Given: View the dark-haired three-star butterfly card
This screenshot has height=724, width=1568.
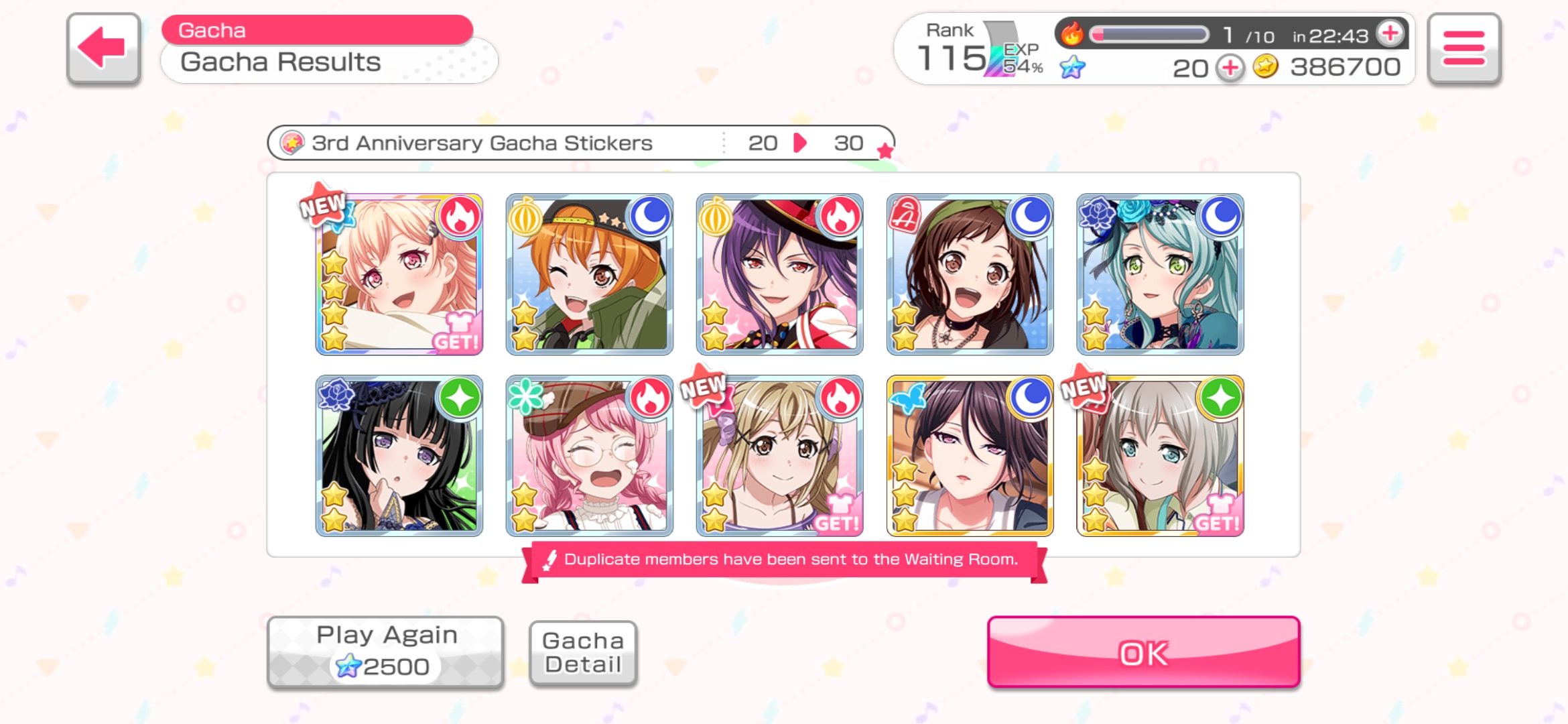Looking at the screenshot, I should (x=970, y=456).
